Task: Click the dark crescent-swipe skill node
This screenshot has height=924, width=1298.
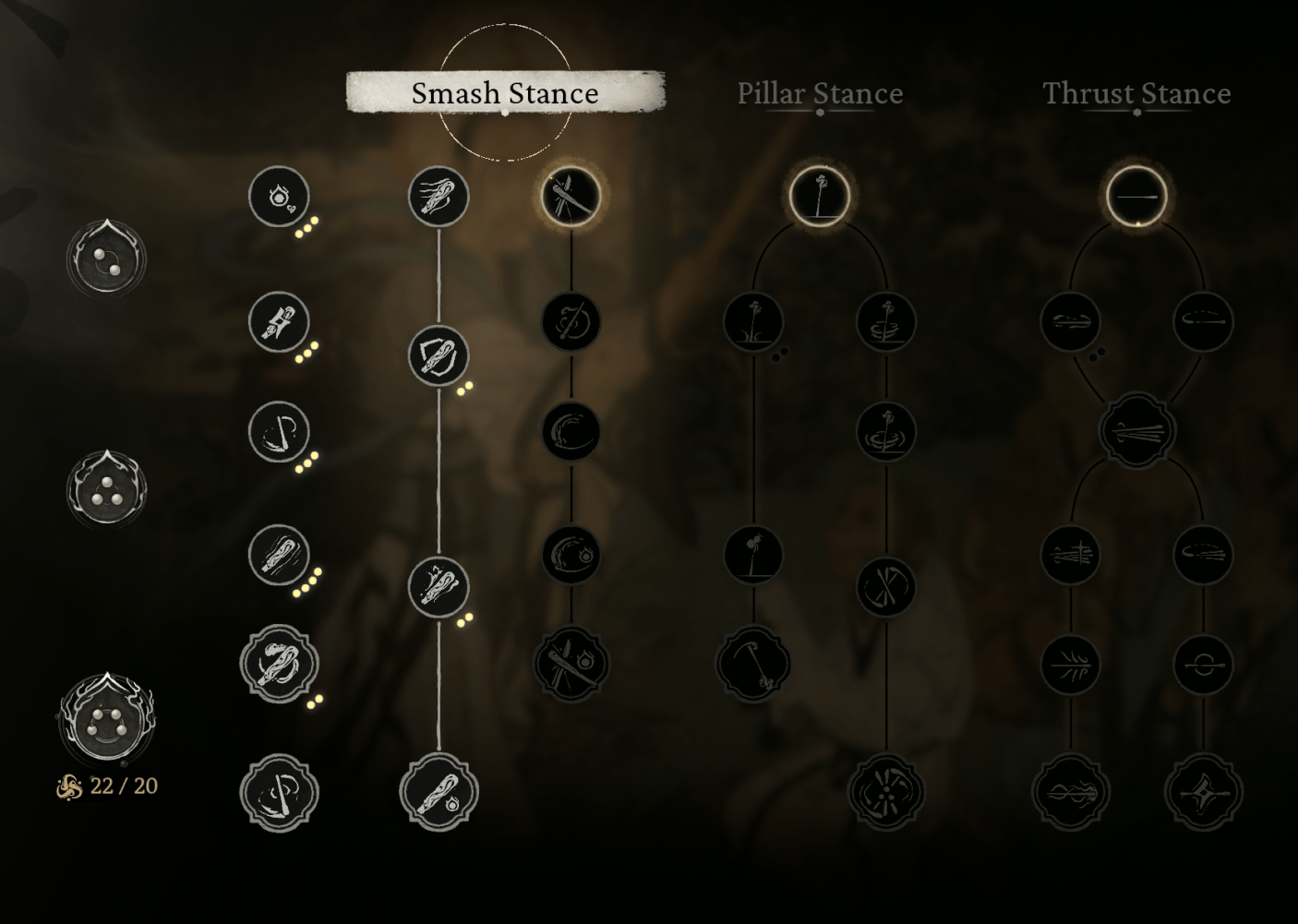Action: [571, 432]
